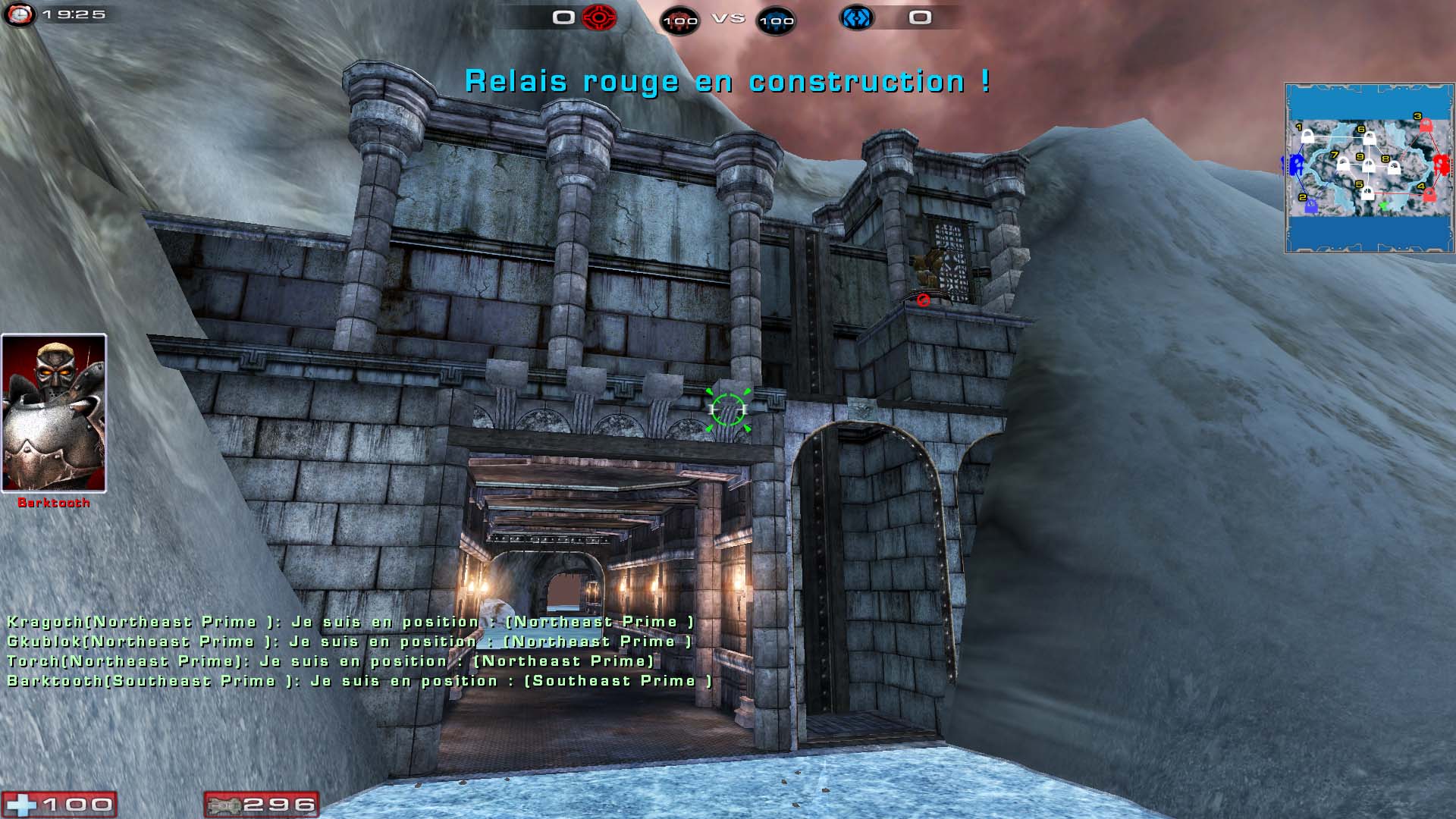Select node 6 on the minimap
The width and height of the screenshot is (1456, 819).
point(1370,140)
